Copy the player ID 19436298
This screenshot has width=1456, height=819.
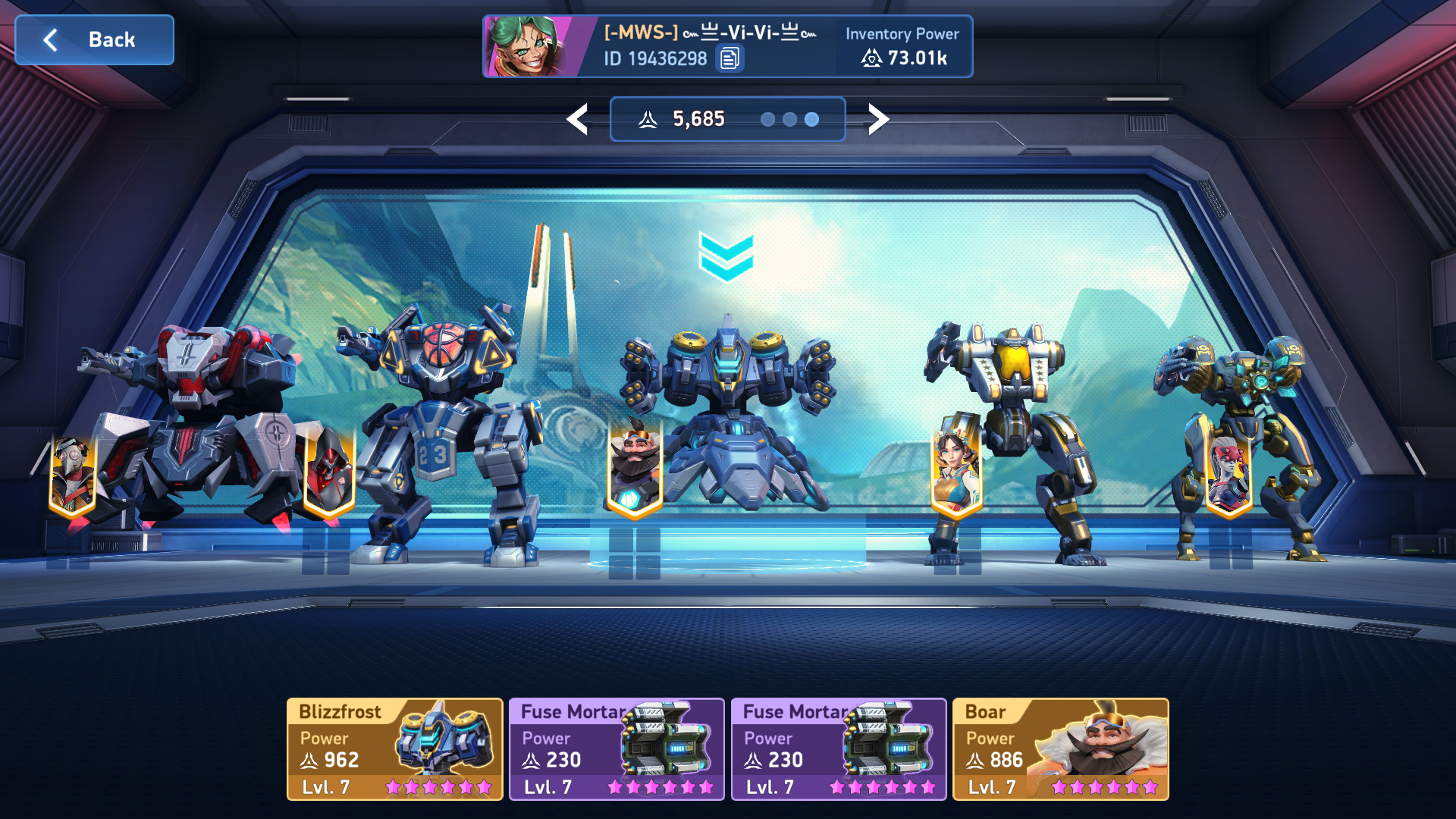coord(730,58)
